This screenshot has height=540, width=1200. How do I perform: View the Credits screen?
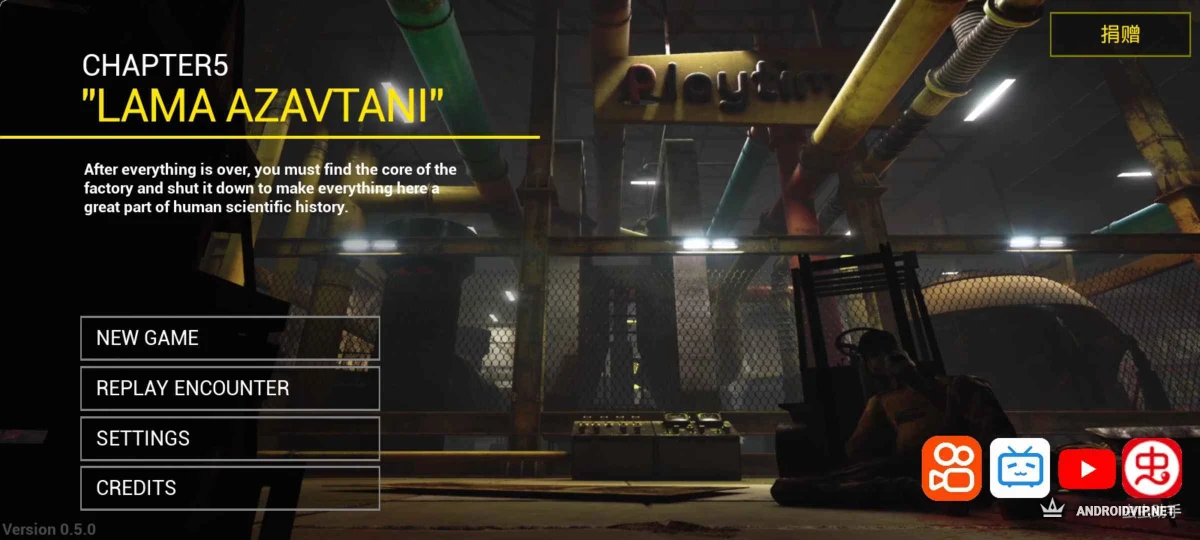pos(229,488)
